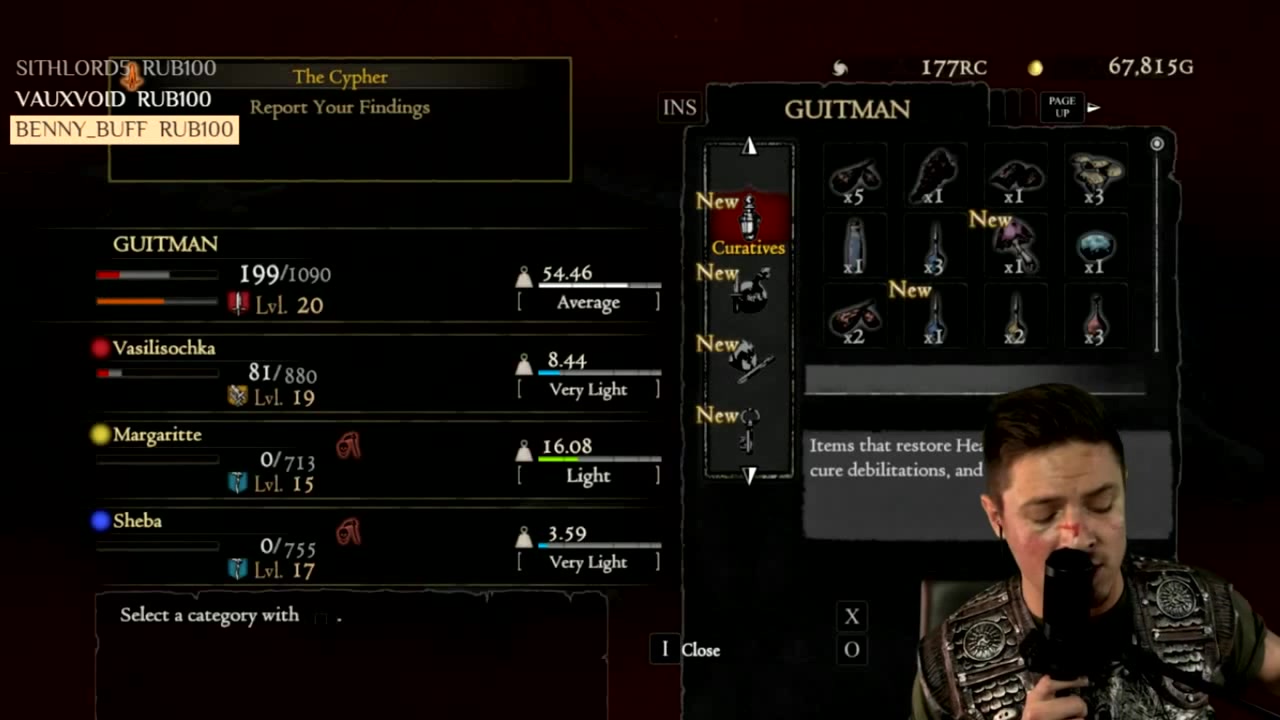Choose Vasilisochka in the party list

coord(164,348)
